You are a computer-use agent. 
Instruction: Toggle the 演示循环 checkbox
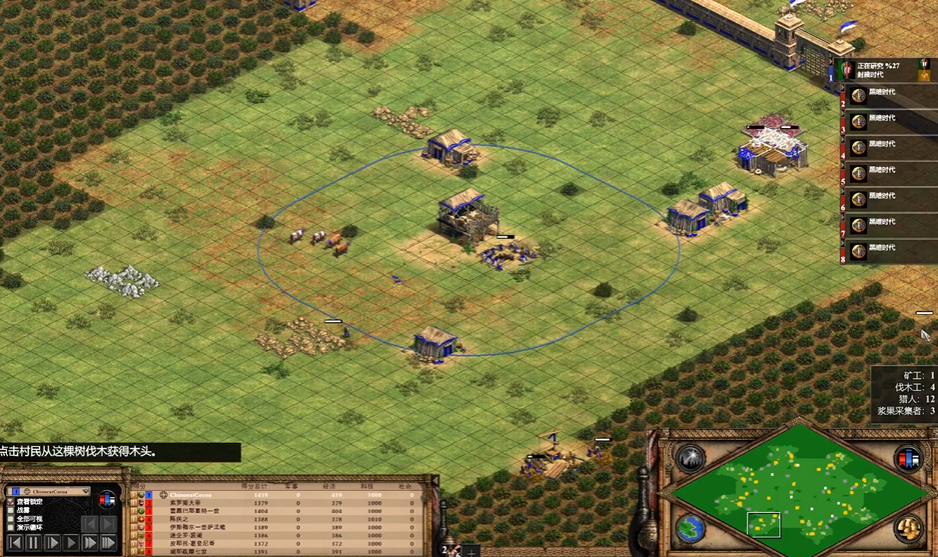point(10,529)
